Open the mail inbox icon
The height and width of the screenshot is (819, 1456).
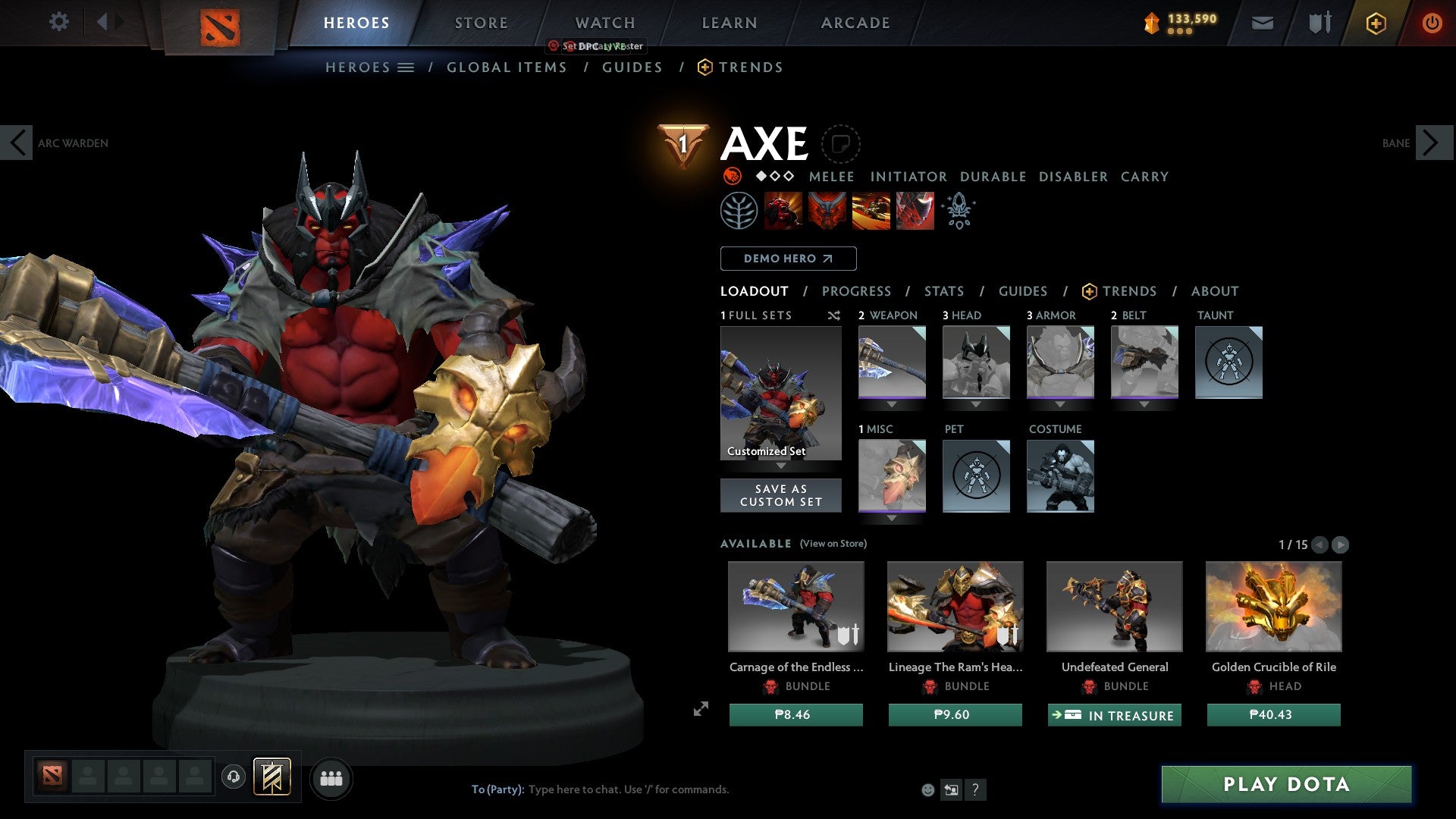coord(1263,23)
